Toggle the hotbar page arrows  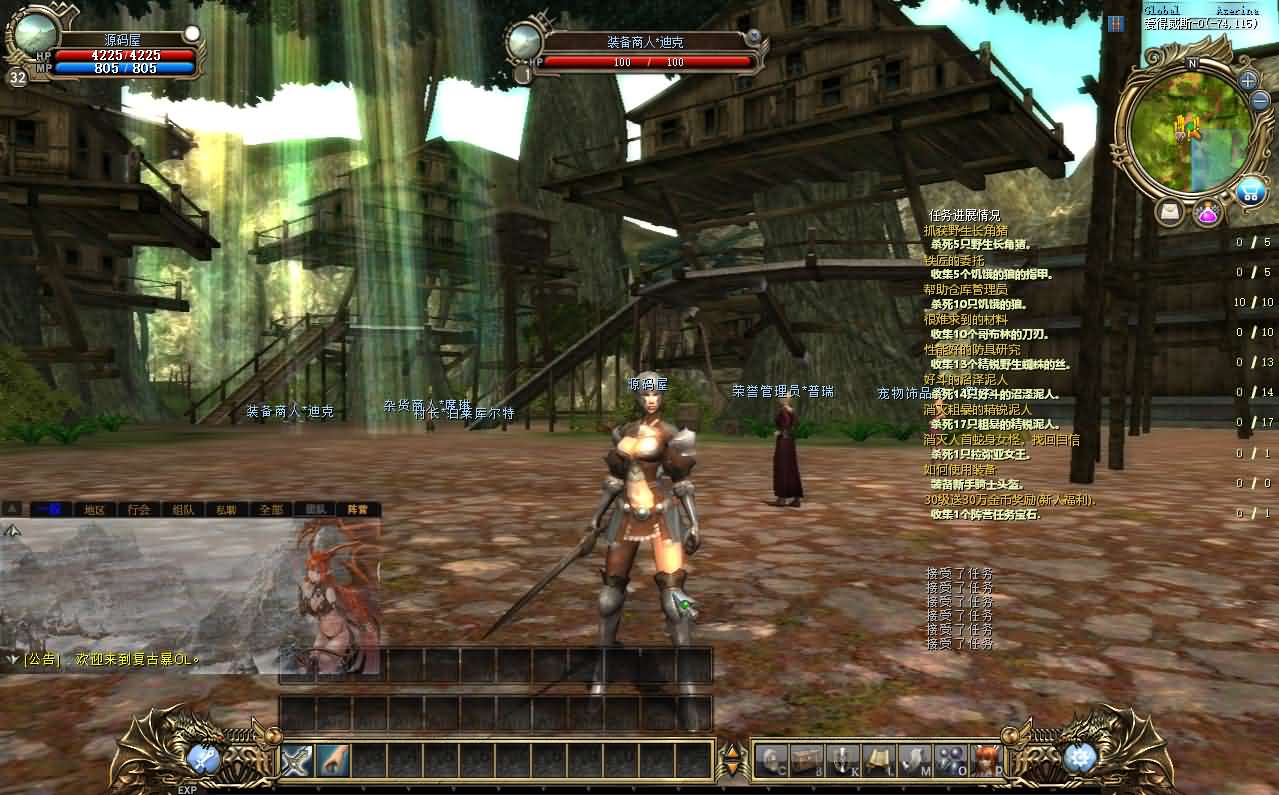733,761
